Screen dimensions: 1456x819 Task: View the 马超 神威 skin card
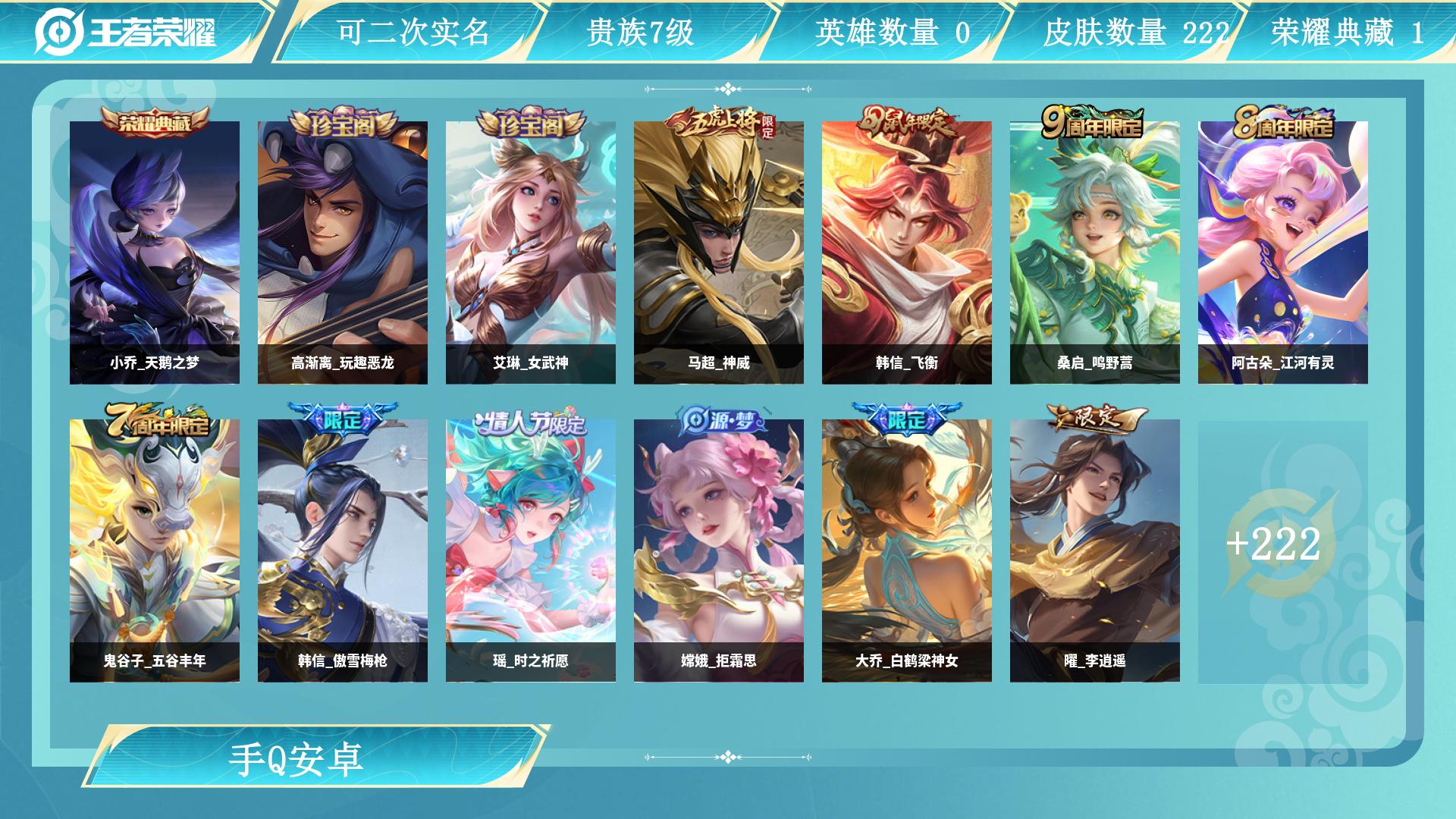point(719,253)
